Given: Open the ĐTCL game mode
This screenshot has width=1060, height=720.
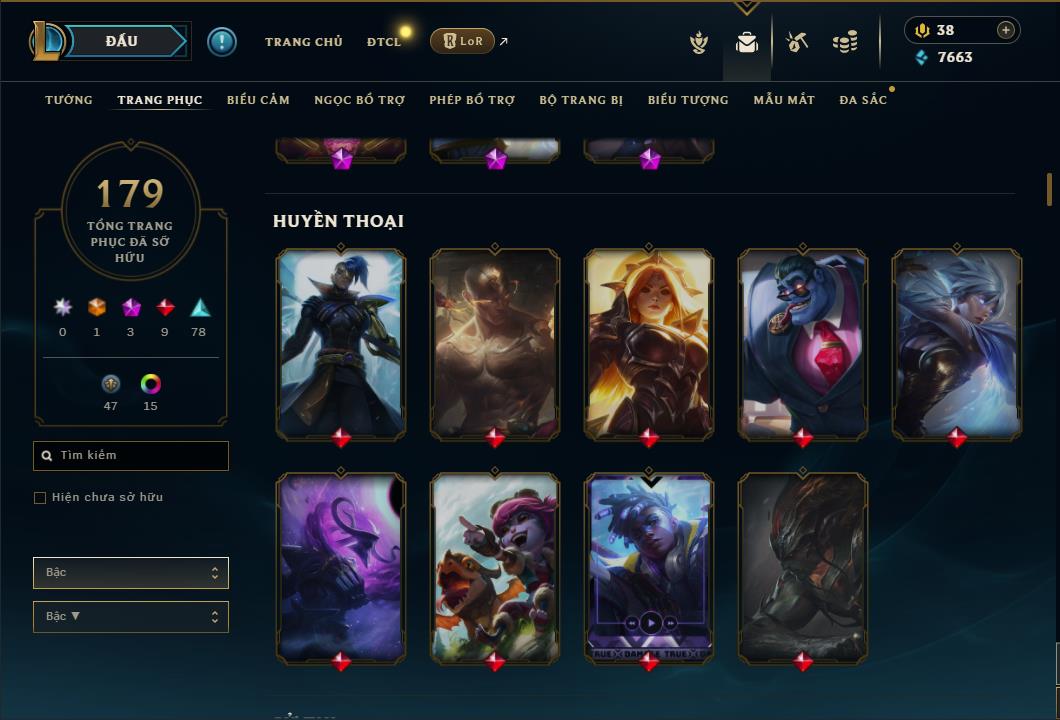Looking at the screenshot, I should pyautogui.click(x=384, y=42).
